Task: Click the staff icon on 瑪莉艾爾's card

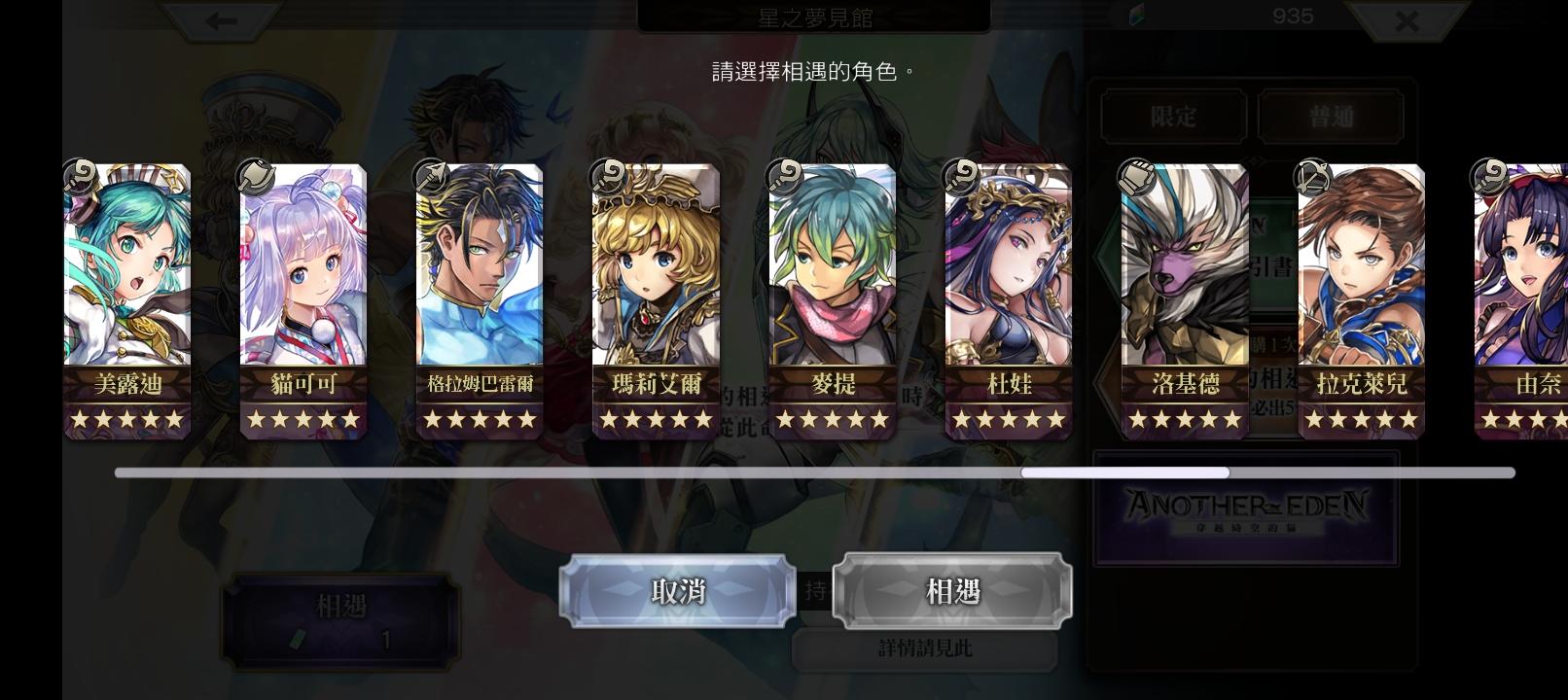Action: point(608,177)
